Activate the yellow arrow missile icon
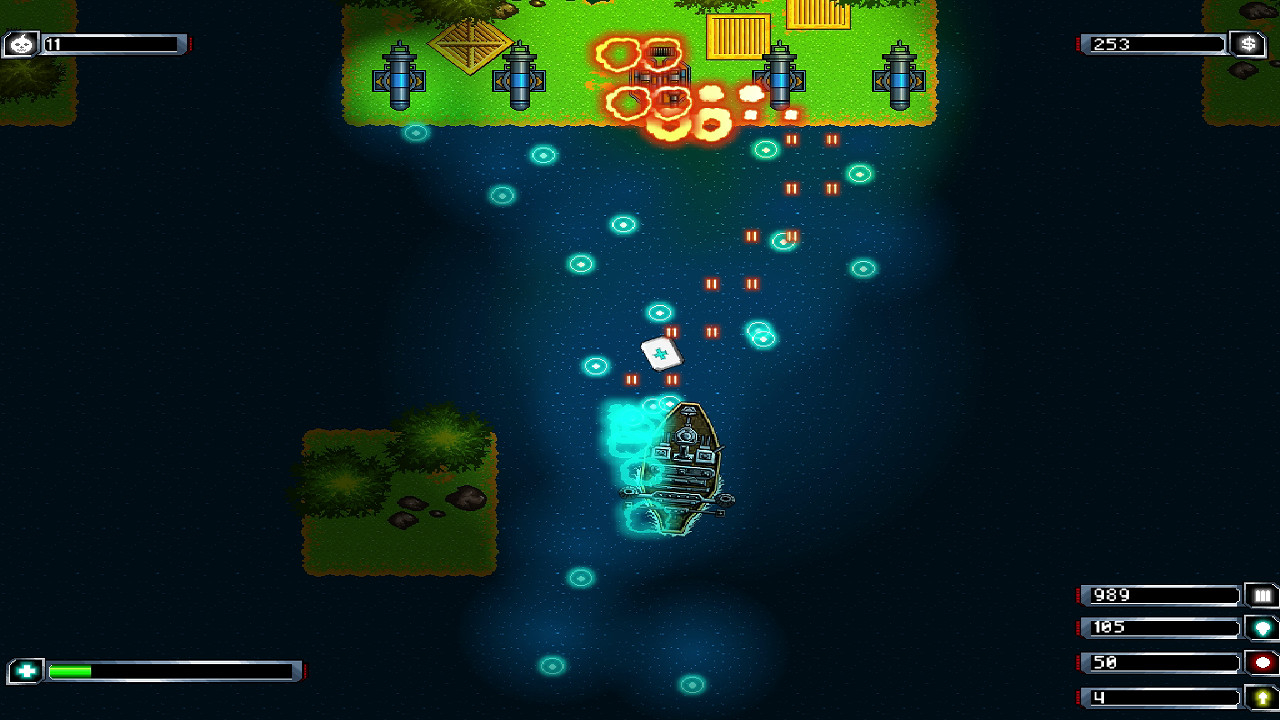 pos(1262,697)
